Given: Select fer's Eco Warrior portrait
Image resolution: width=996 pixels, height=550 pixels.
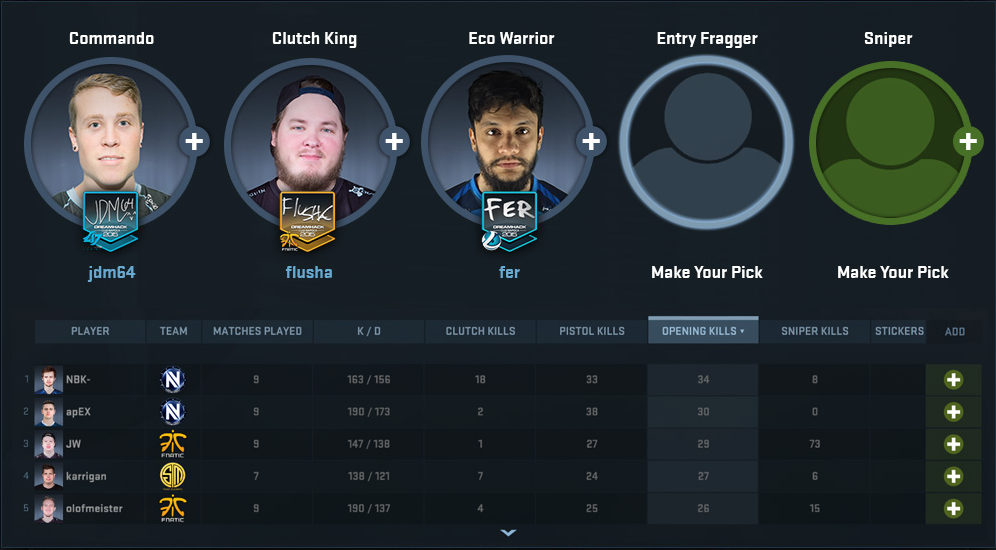Looking at the screenshot, I should pos(505,145).
